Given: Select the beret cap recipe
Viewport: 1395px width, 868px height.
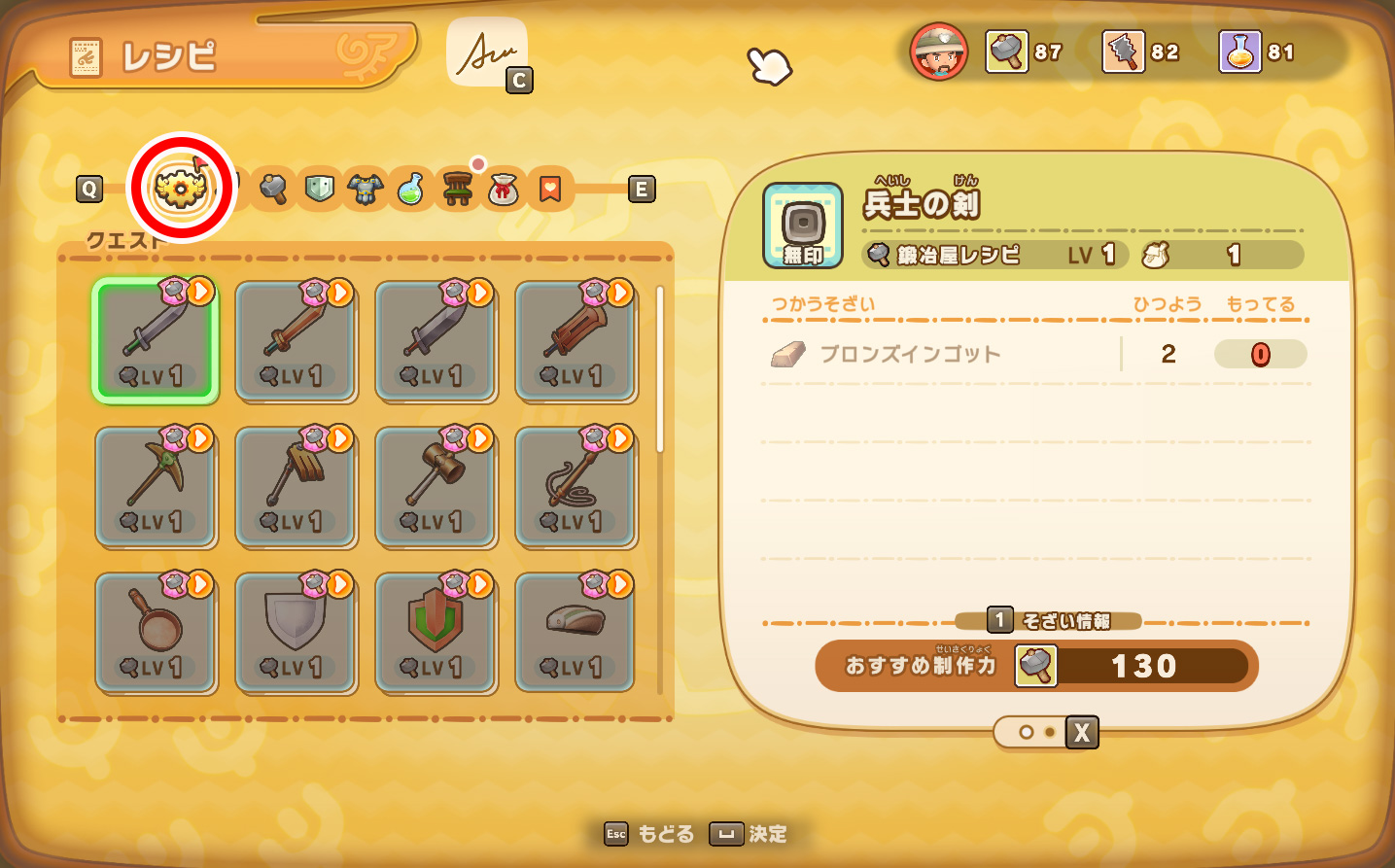Looking at the screenshot, I should [x=575, y=632].
